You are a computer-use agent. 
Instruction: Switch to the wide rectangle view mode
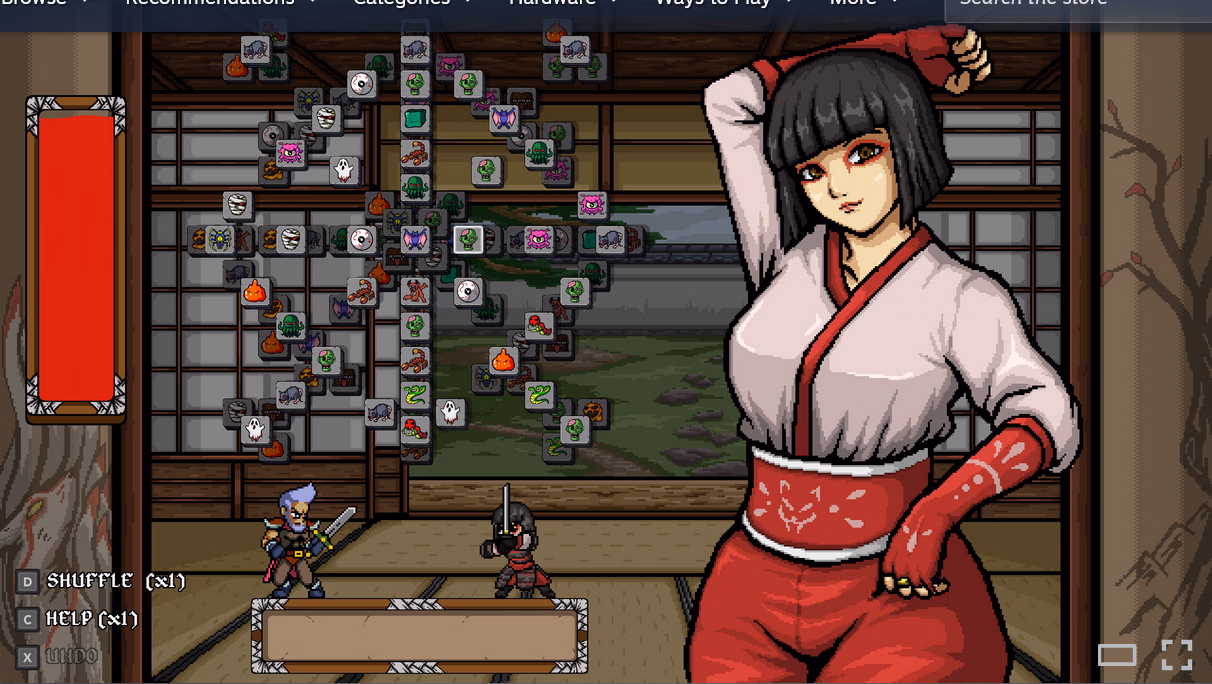[x=1117, y=655]
